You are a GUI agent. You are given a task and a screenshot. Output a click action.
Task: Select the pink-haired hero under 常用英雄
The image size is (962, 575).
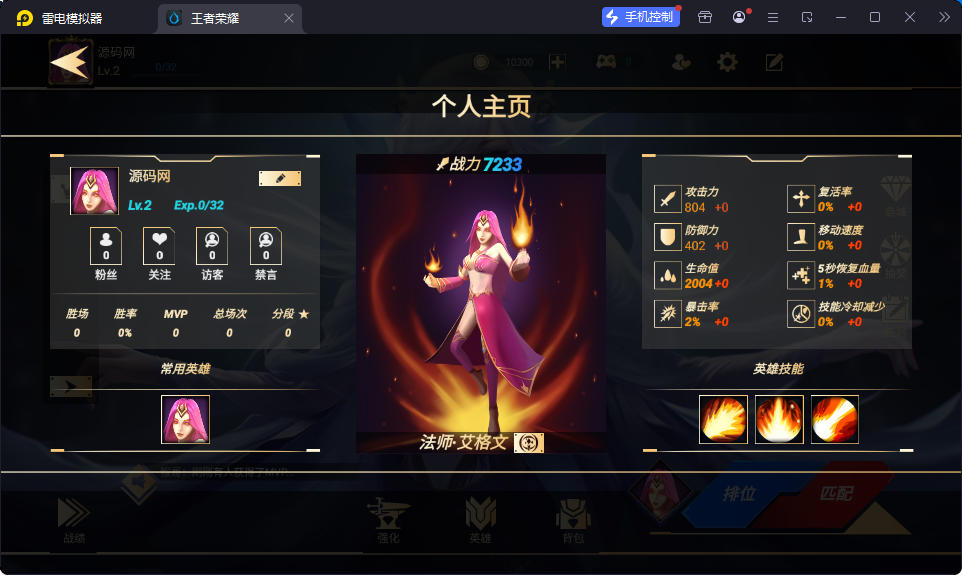coord(185,419)
